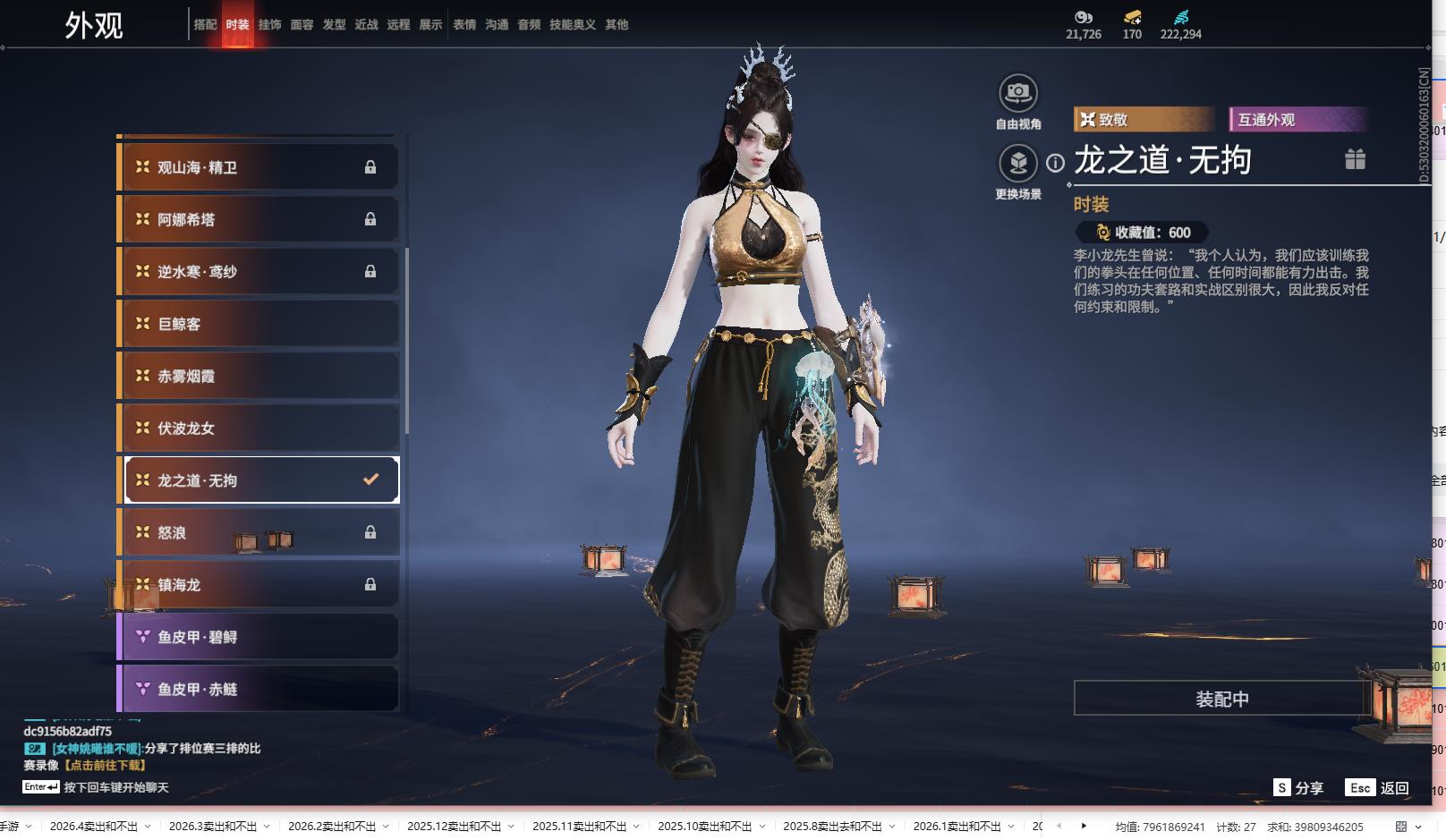Open the 点击前往下载 chat link

[x=105, y=765]
